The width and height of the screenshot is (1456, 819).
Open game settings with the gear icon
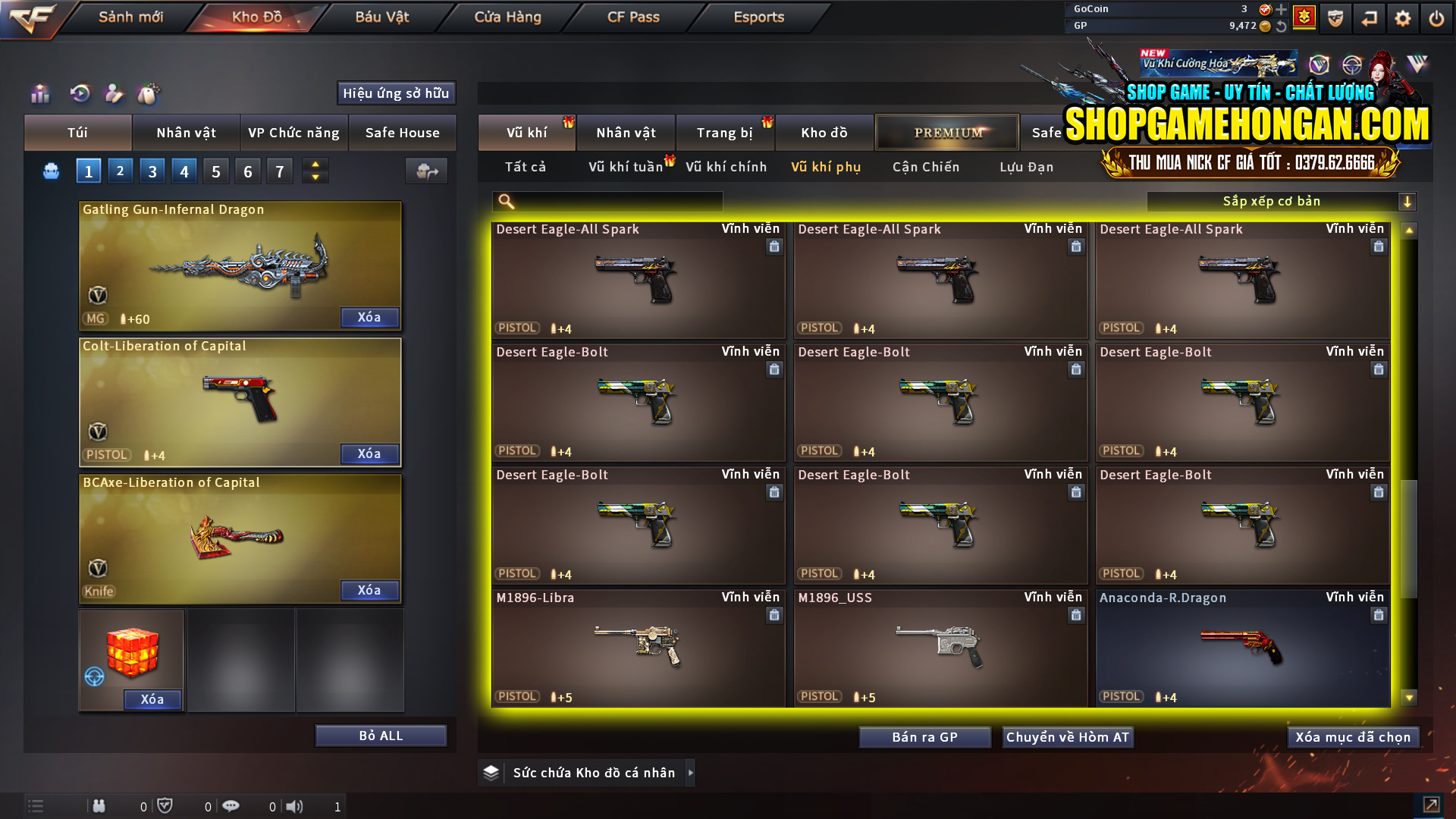[1403, 17]
